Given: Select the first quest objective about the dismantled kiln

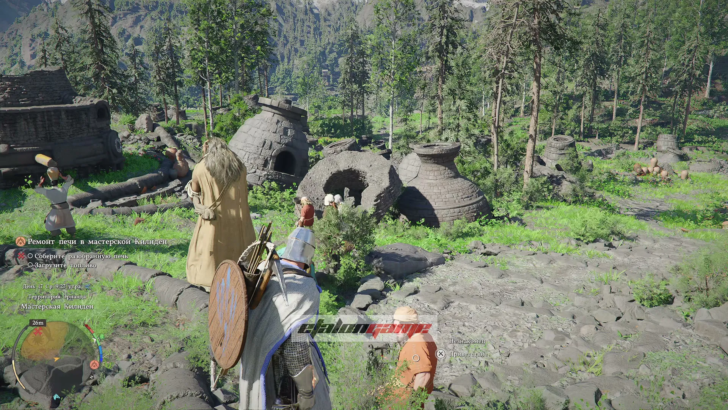Looking at the screenshot, I should (78, 254).
